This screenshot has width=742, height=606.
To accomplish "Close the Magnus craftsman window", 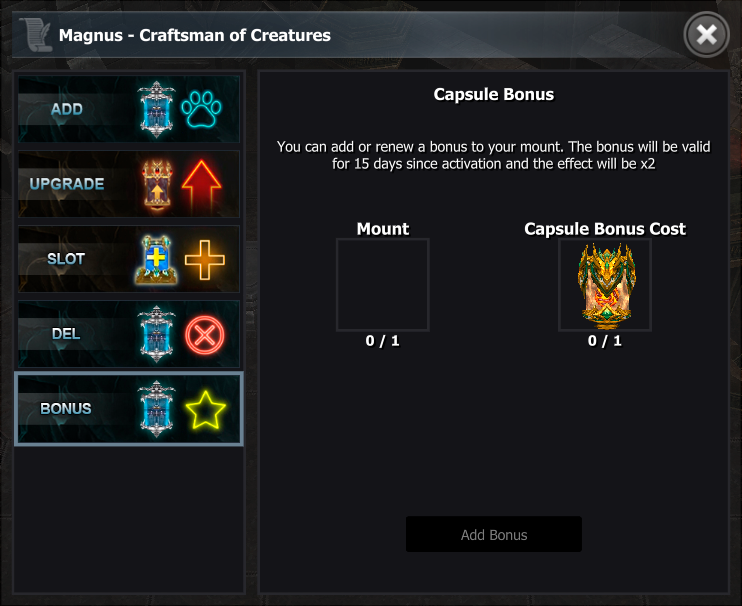I will [706, 36].
